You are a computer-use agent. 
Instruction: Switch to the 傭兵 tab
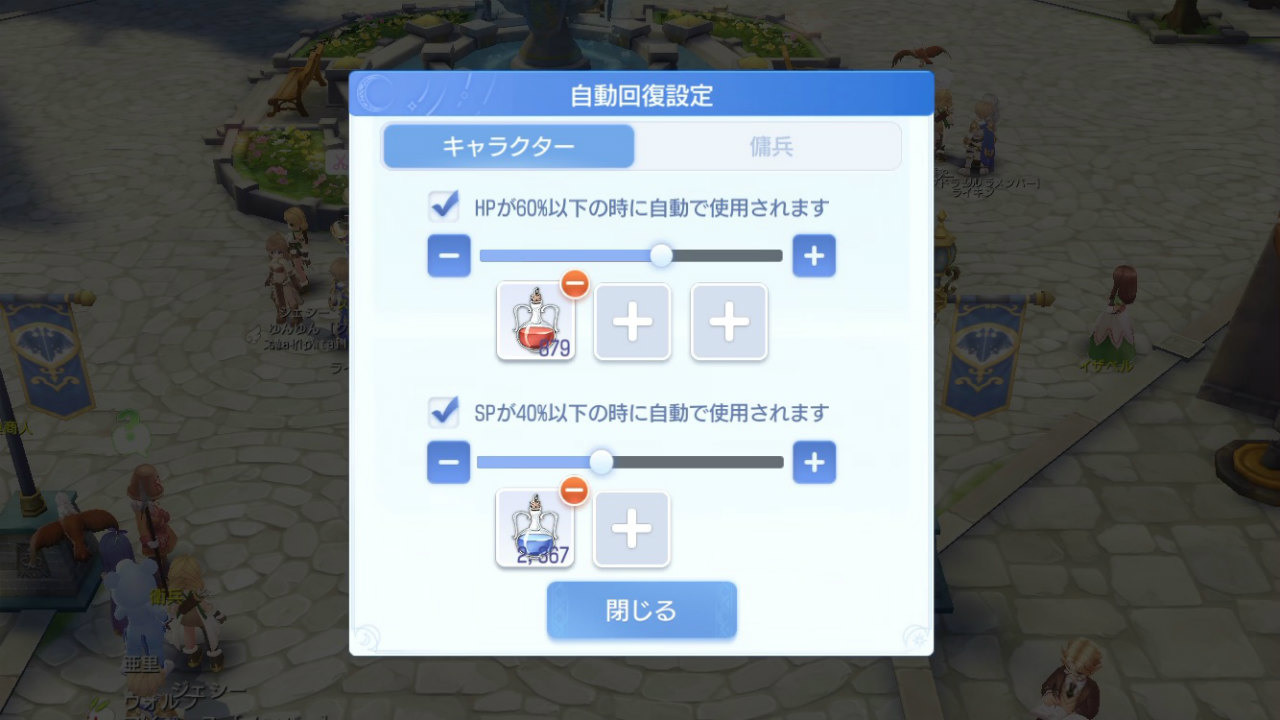pos(769,146)
